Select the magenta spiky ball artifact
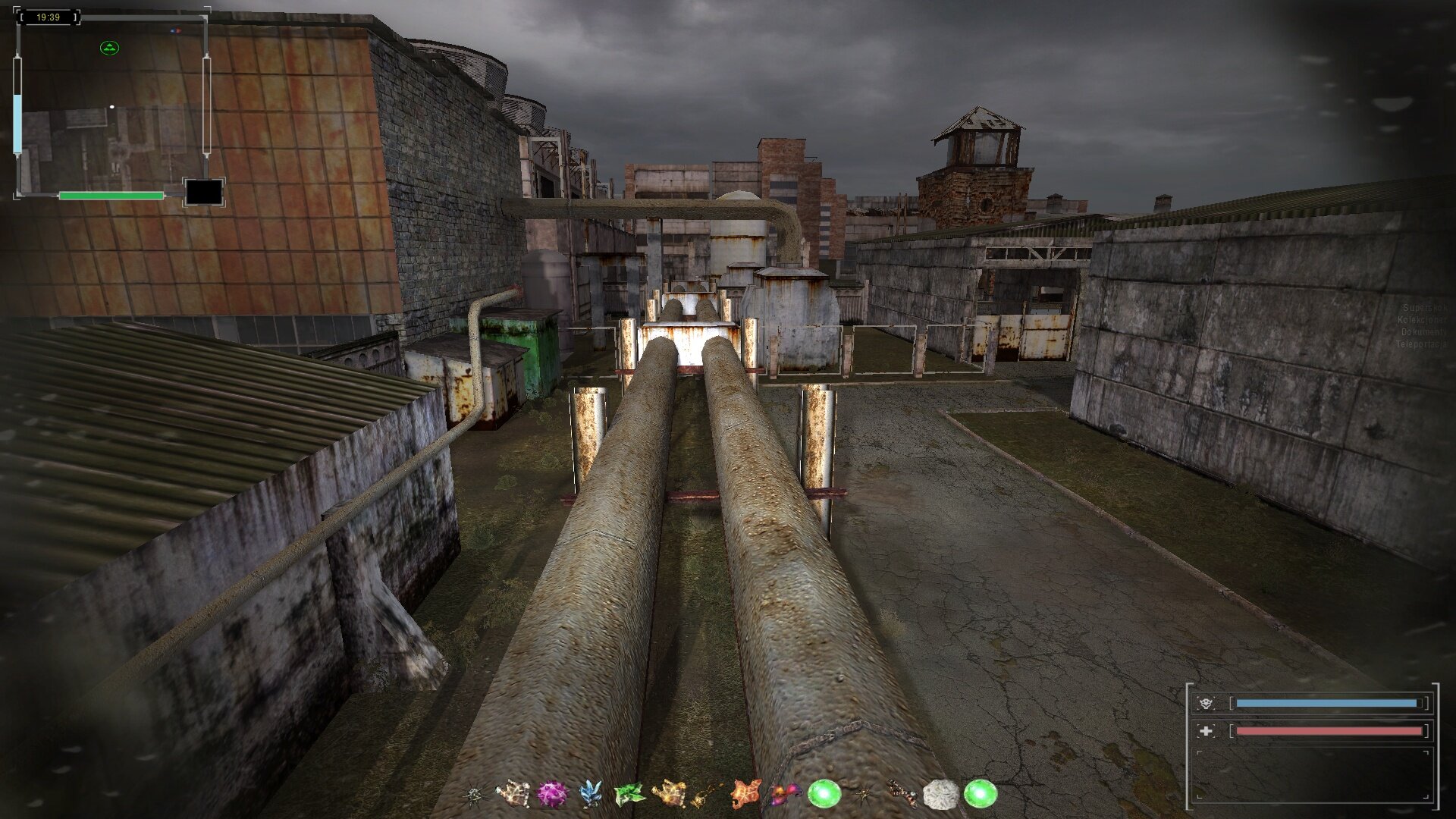Viewport: 1456px width, 819px height. [x=552, y=795]
